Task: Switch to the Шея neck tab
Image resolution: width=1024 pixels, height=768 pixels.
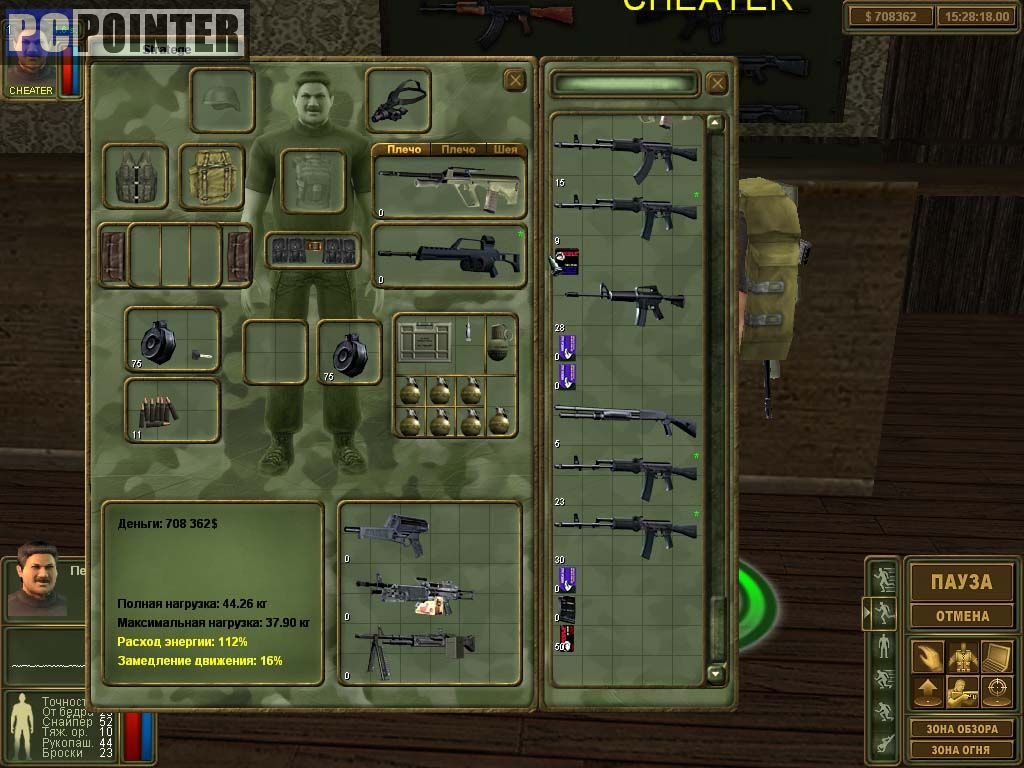Action: pyautogui.click(x=506, y=150)
